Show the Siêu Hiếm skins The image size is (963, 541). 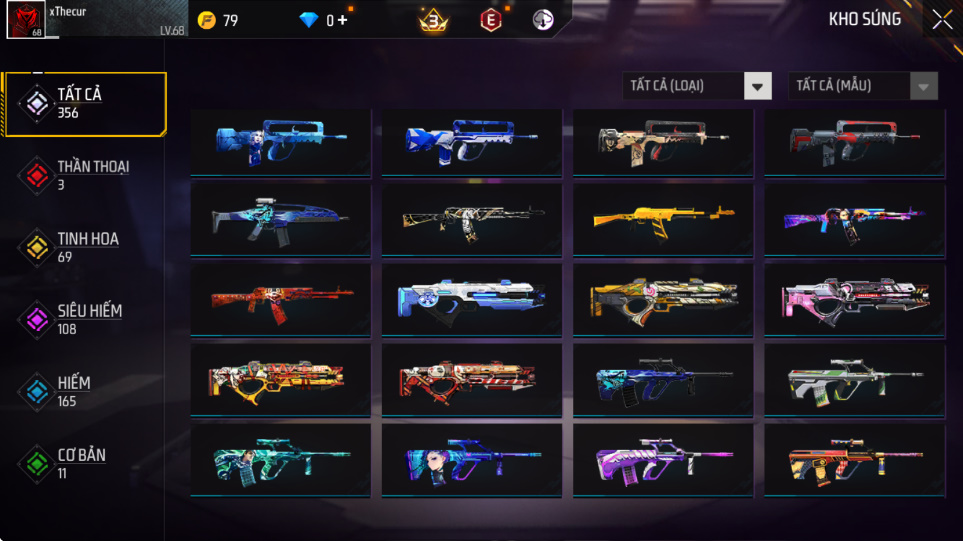84,319
